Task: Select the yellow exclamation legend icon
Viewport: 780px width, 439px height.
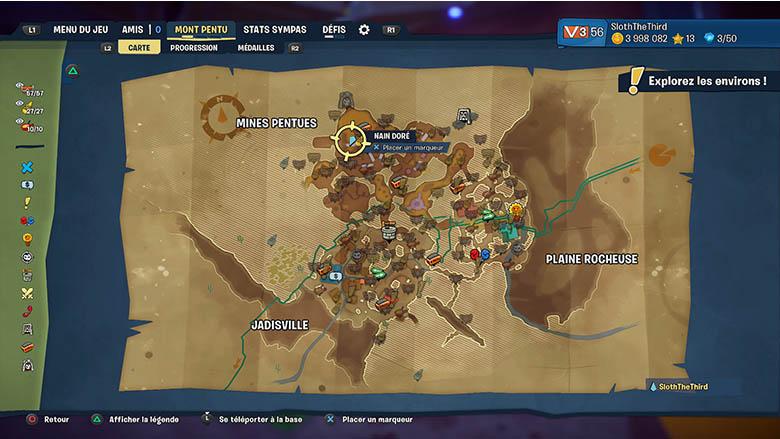Action: click(x=27, y=203)
